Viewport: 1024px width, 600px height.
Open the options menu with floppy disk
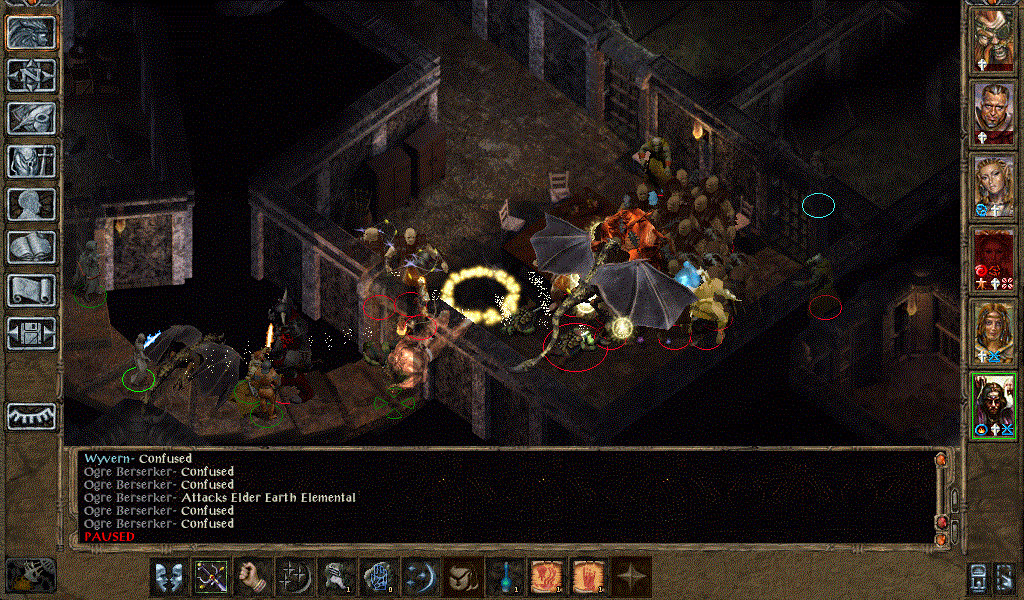[32, 333]
